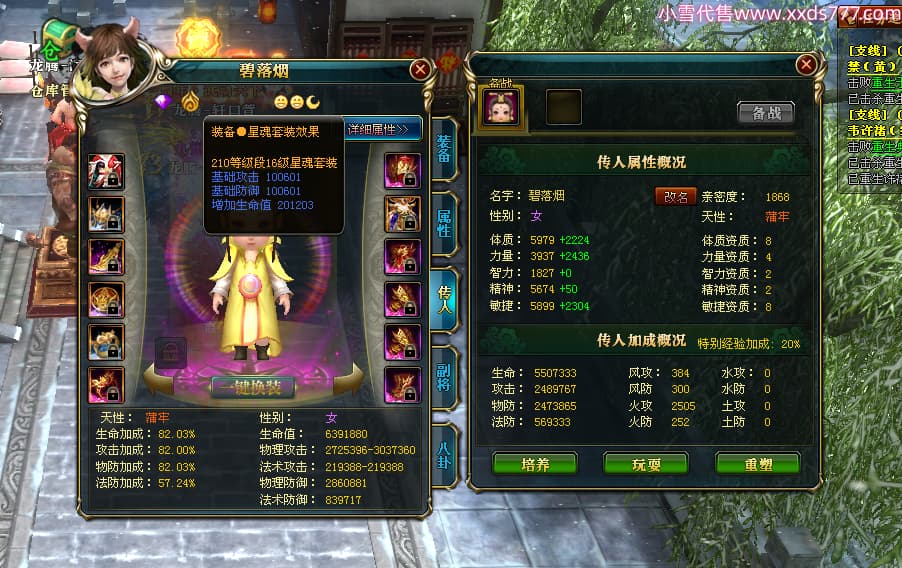Image resolution: width=902 pixels, height=568 pixels.
Task: Open 详细属性 detailed attributes
Action: [383, 129]
